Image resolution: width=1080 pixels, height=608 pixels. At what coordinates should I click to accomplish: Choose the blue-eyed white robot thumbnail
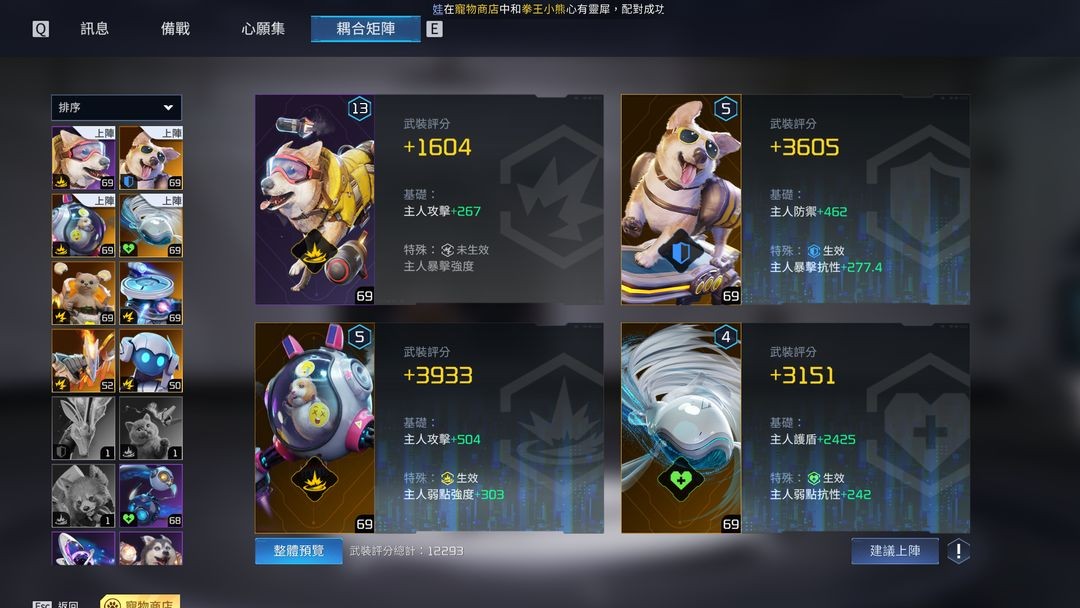151,361
